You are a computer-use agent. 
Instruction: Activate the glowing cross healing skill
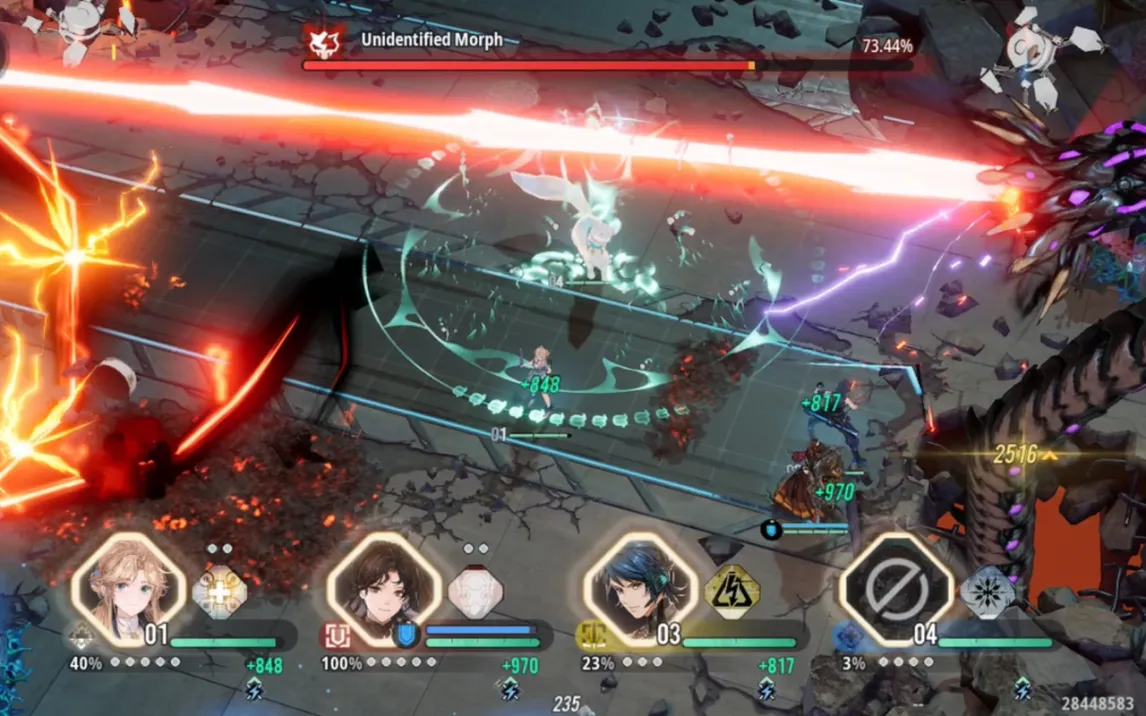(x=219, y=592)
